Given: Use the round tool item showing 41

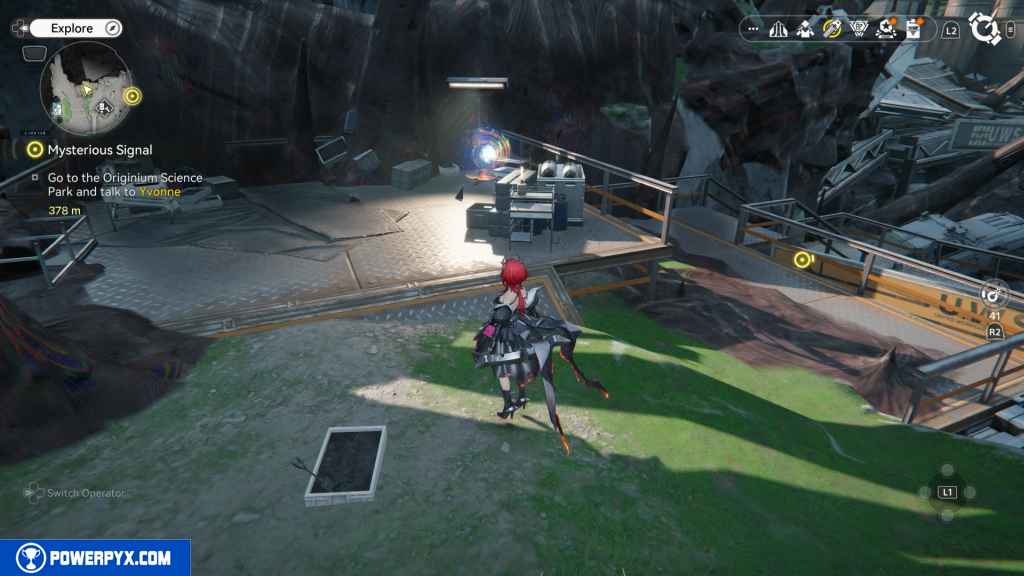Looking at the screenshot, I should 993,295.
